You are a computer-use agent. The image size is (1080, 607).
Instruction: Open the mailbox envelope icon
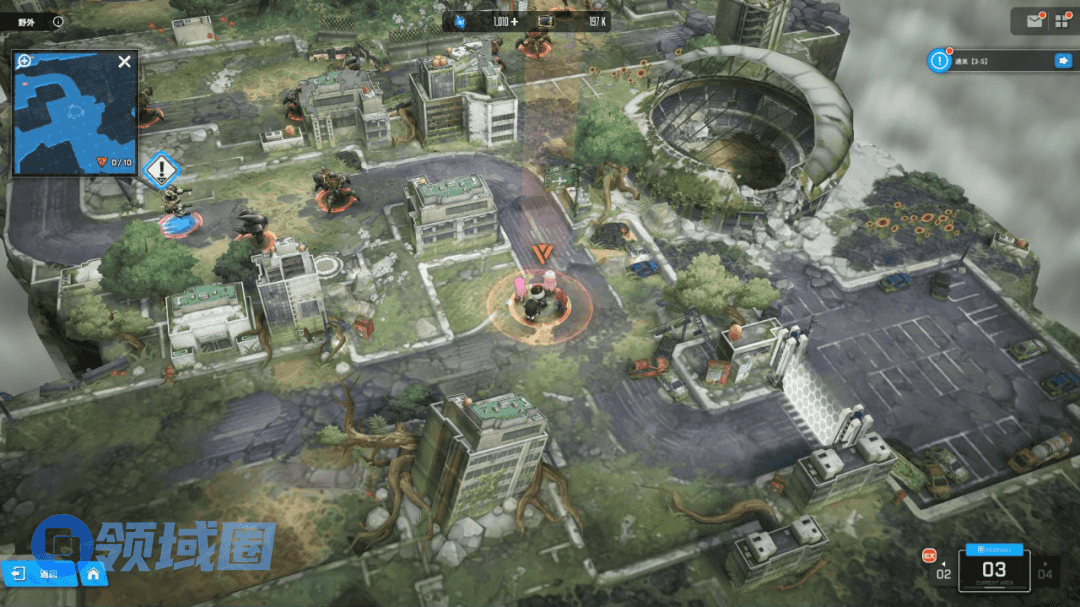(1033, 19)
